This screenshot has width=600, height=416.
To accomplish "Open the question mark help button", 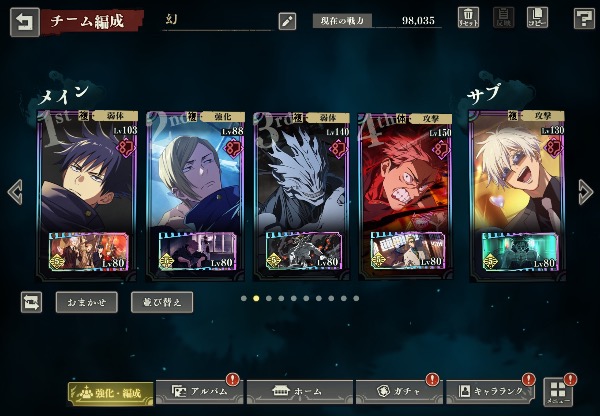I will [x=584, y=18].
